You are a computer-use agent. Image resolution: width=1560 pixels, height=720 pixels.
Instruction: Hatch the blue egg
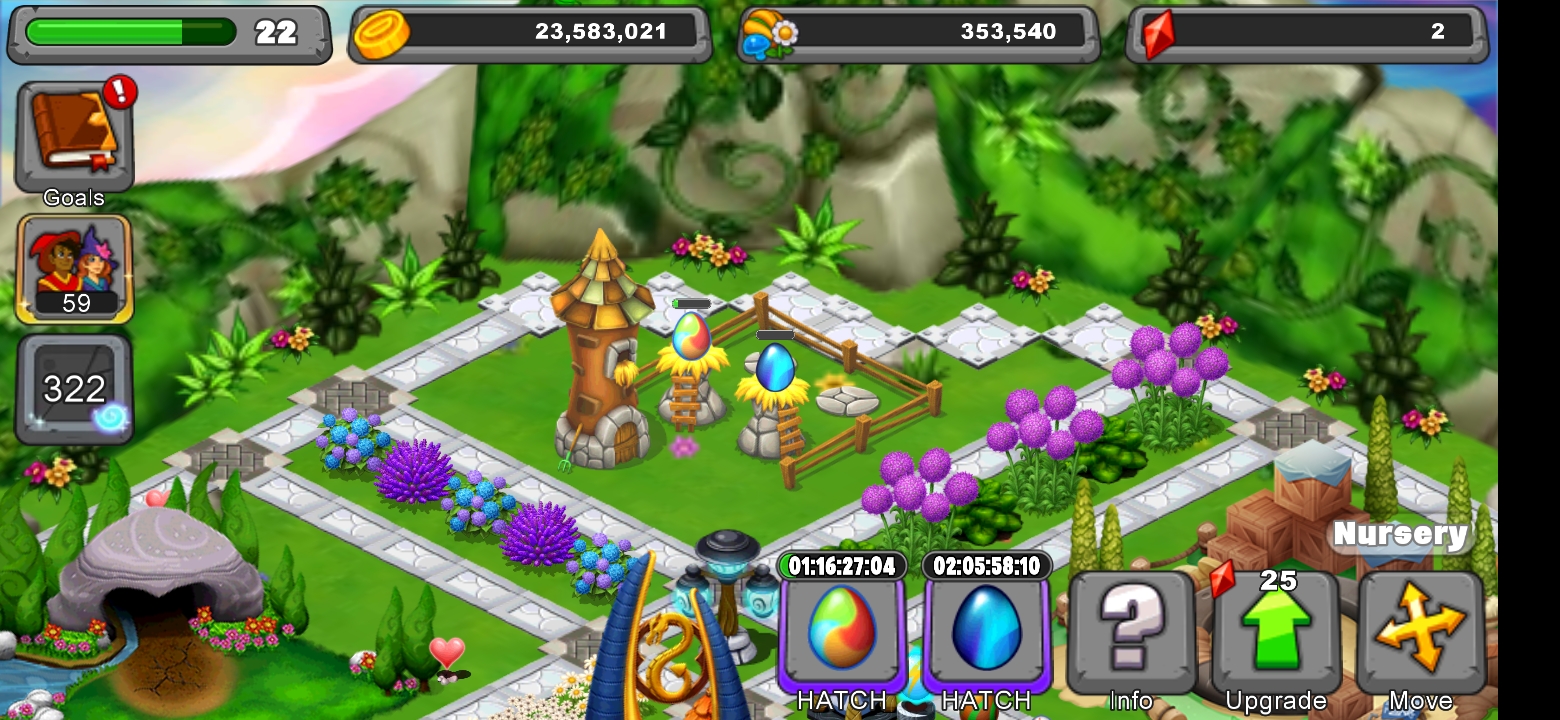tap(985, 700)
